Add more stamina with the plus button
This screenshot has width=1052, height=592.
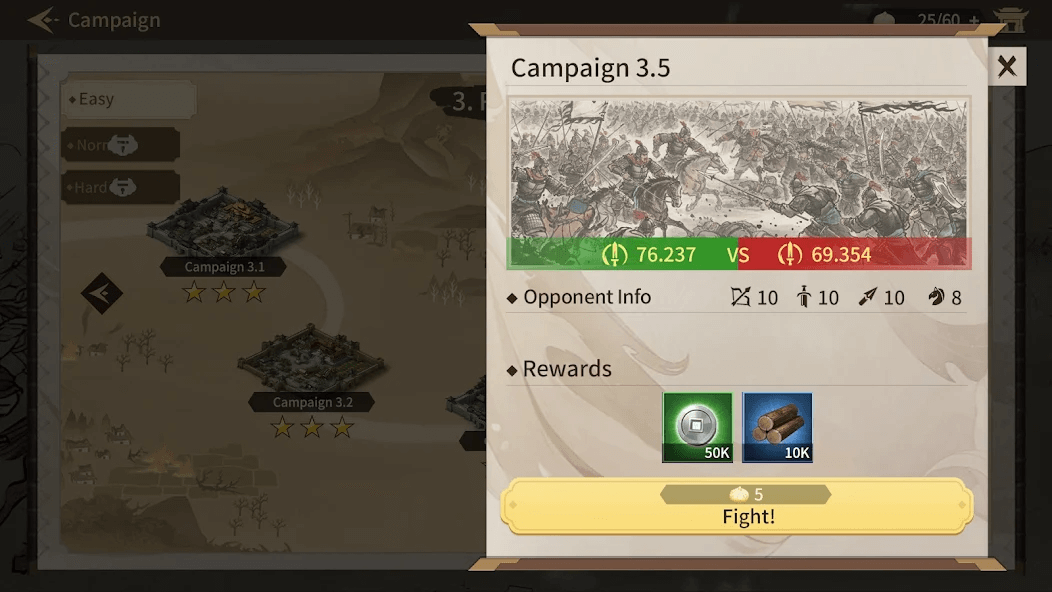click(972, 20)
